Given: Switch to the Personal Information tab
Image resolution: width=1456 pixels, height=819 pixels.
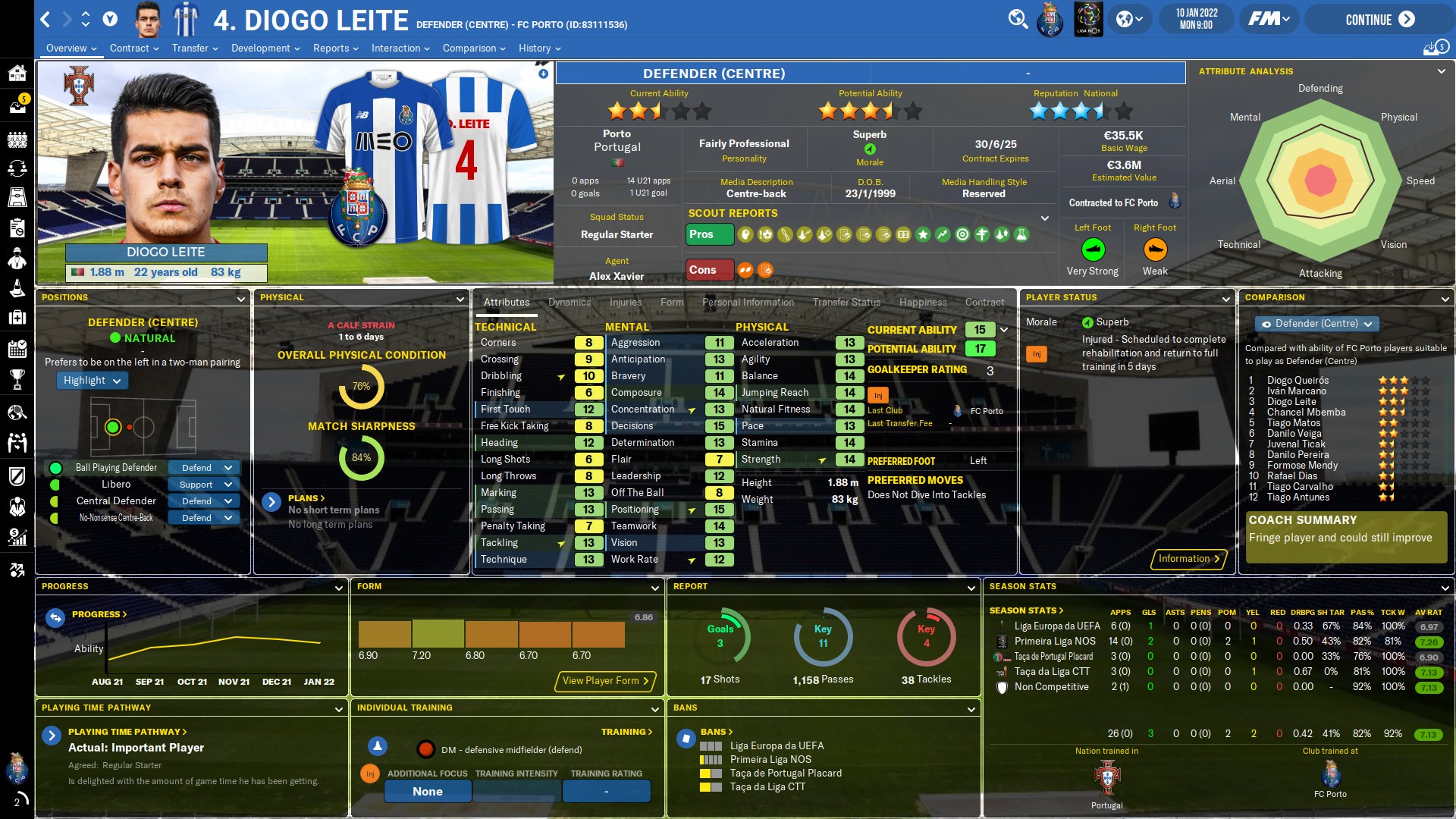Looking at the screenshot, I should click(x=748, y=302).
